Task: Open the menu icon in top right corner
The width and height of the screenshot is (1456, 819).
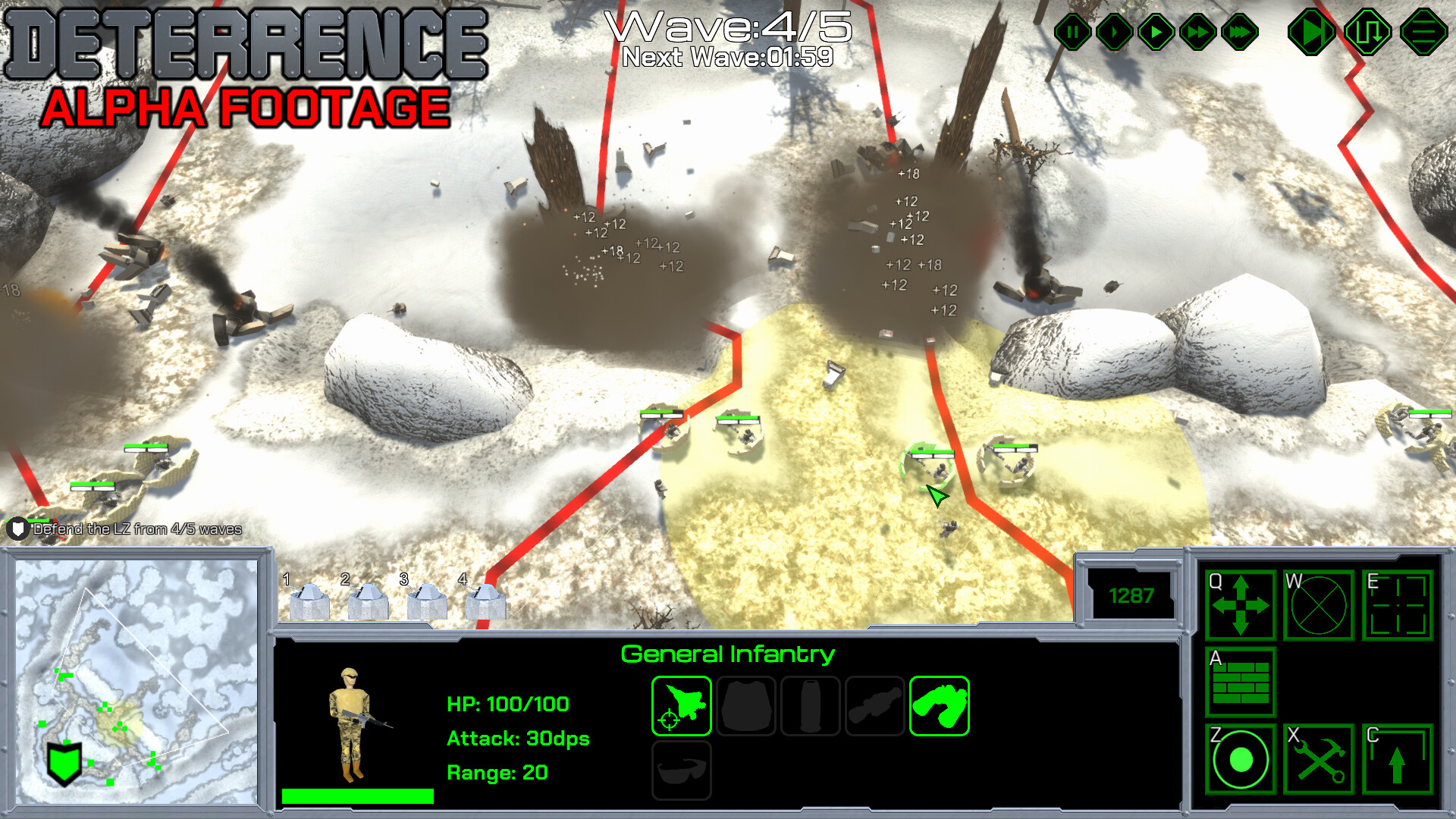Action: [x=1423, y=32]
